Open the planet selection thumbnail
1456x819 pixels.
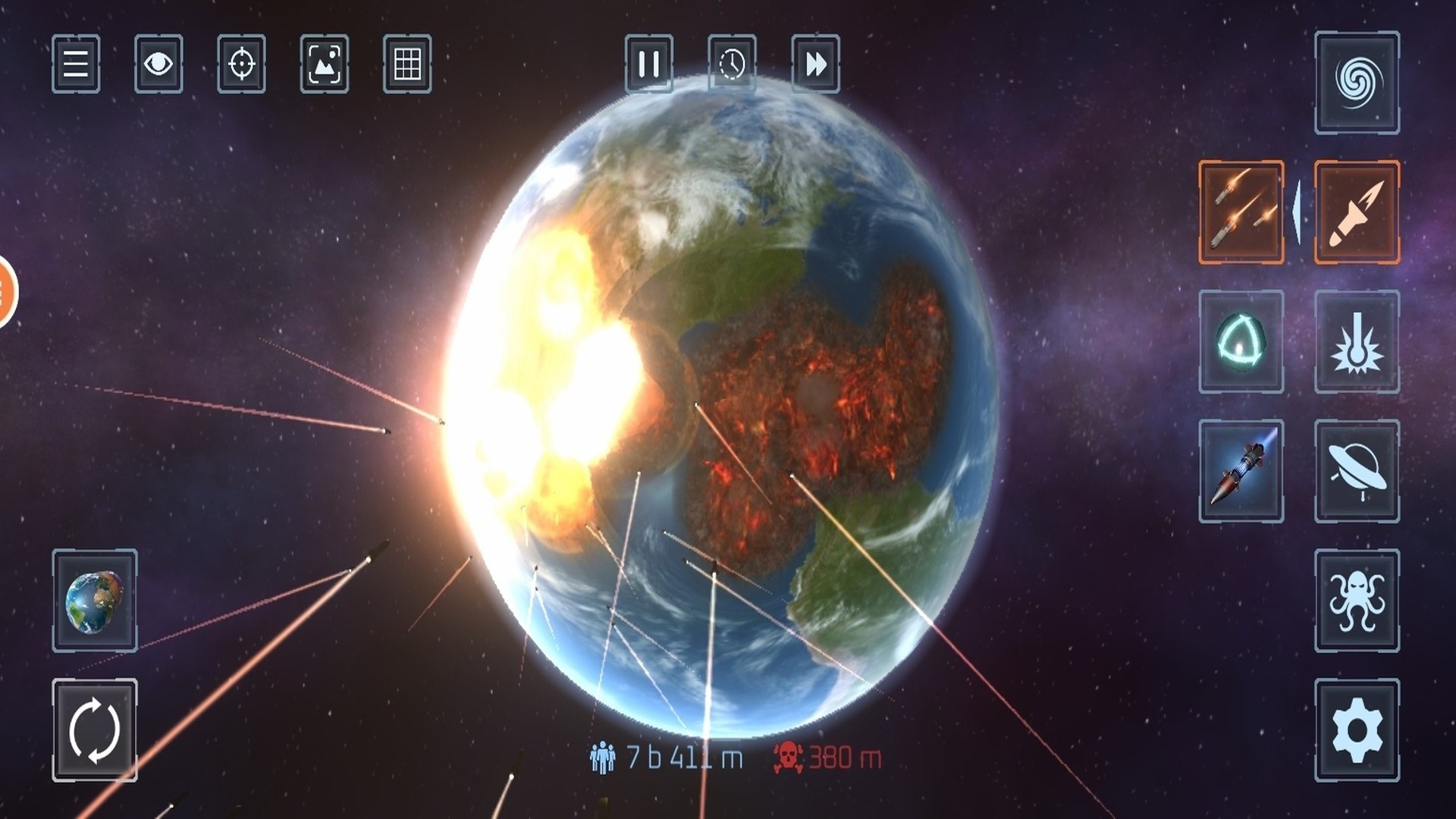[95, 601]
